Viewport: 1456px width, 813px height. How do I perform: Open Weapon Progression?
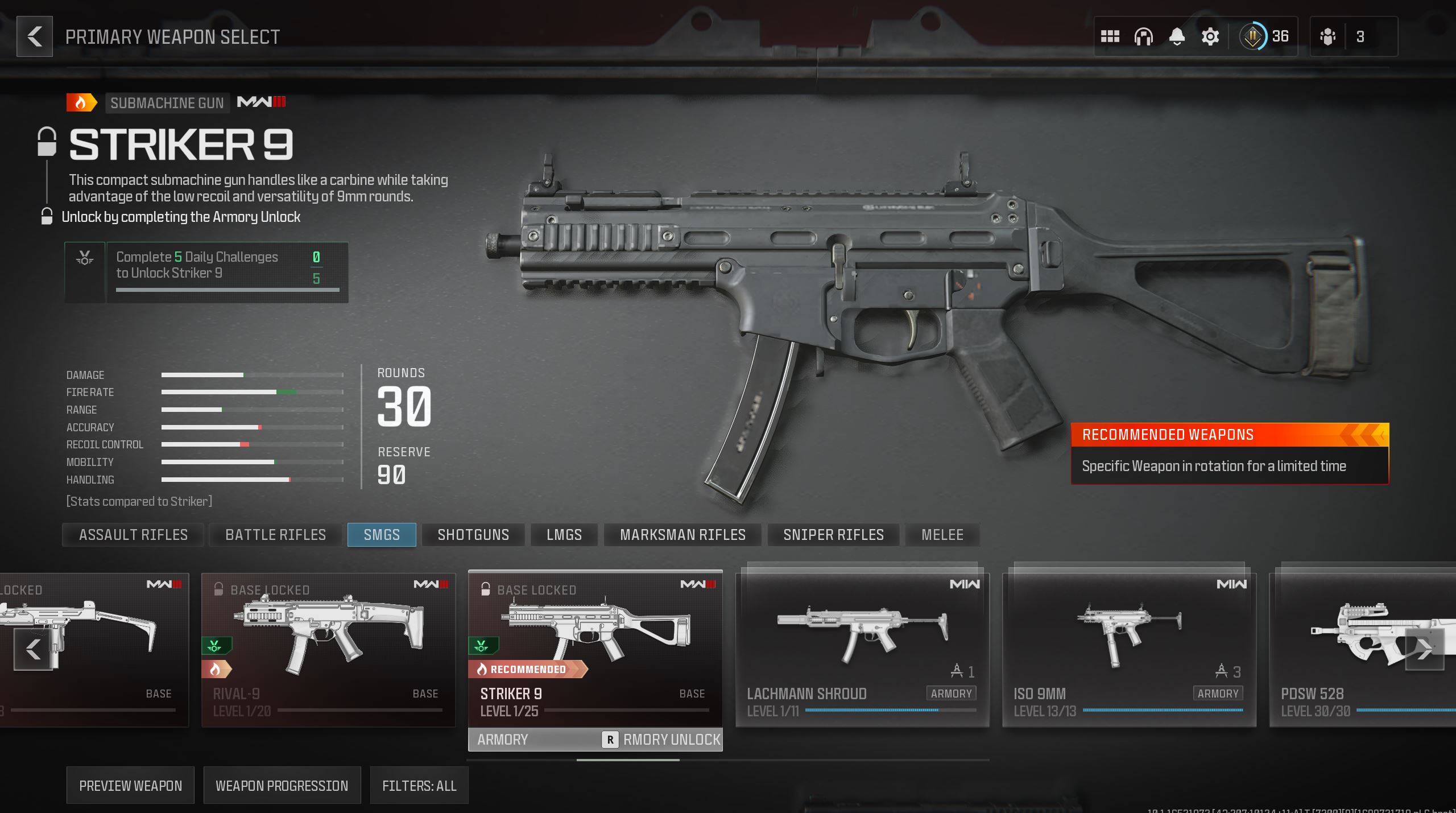pyautogui.click(x=282, y=786)
